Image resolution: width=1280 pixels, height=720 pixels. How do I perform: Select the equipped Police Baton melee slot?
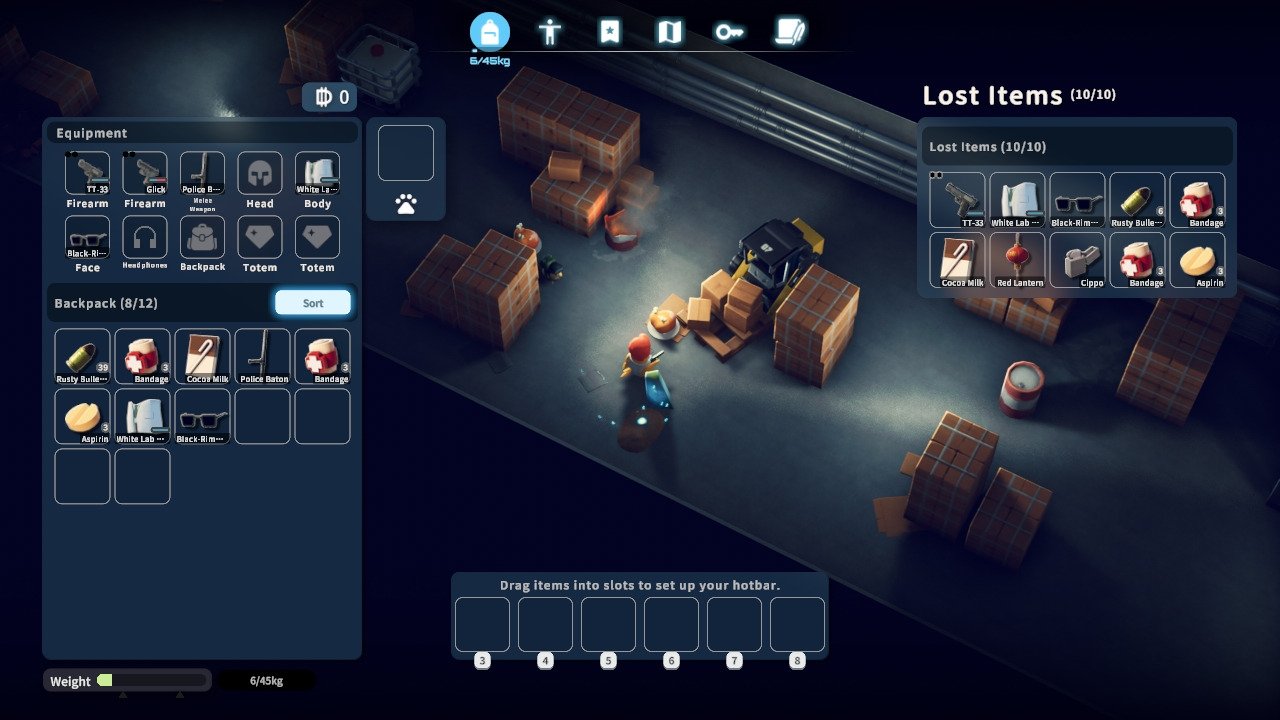tap(202, 173)
